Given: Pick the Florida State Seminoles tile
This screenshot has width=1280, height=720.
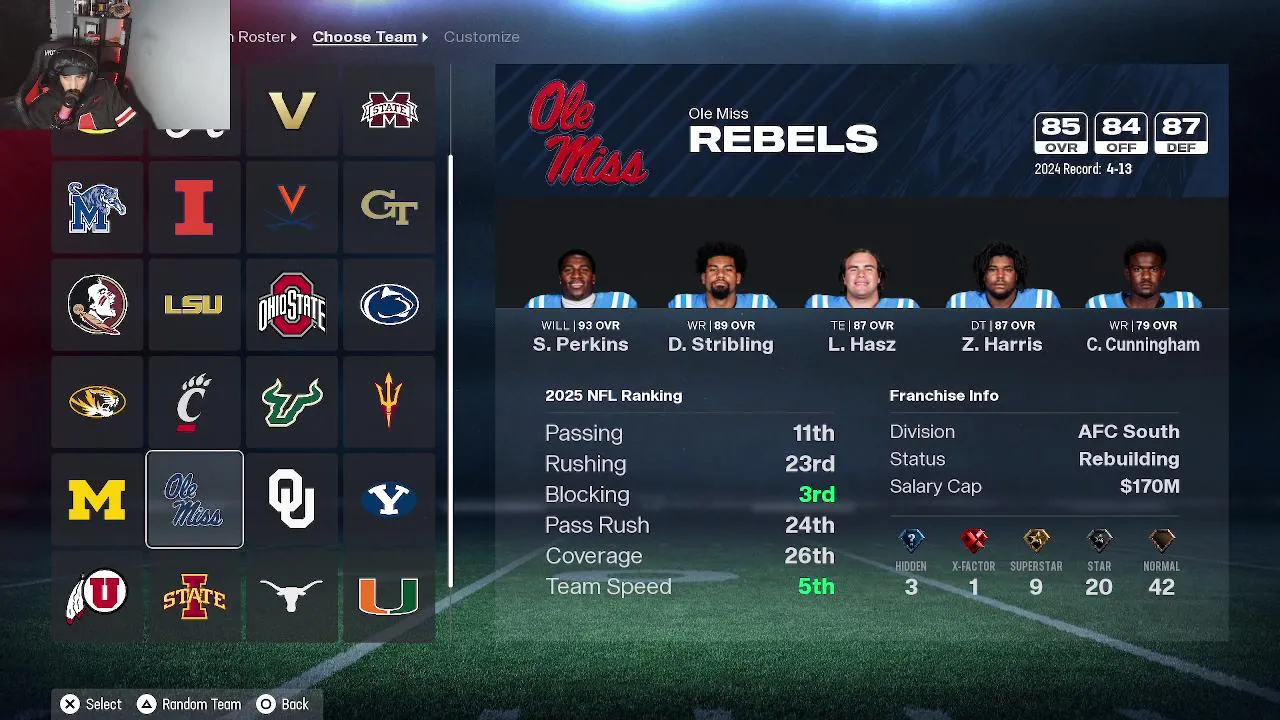Looking at the screenshot, I should 97,305.
